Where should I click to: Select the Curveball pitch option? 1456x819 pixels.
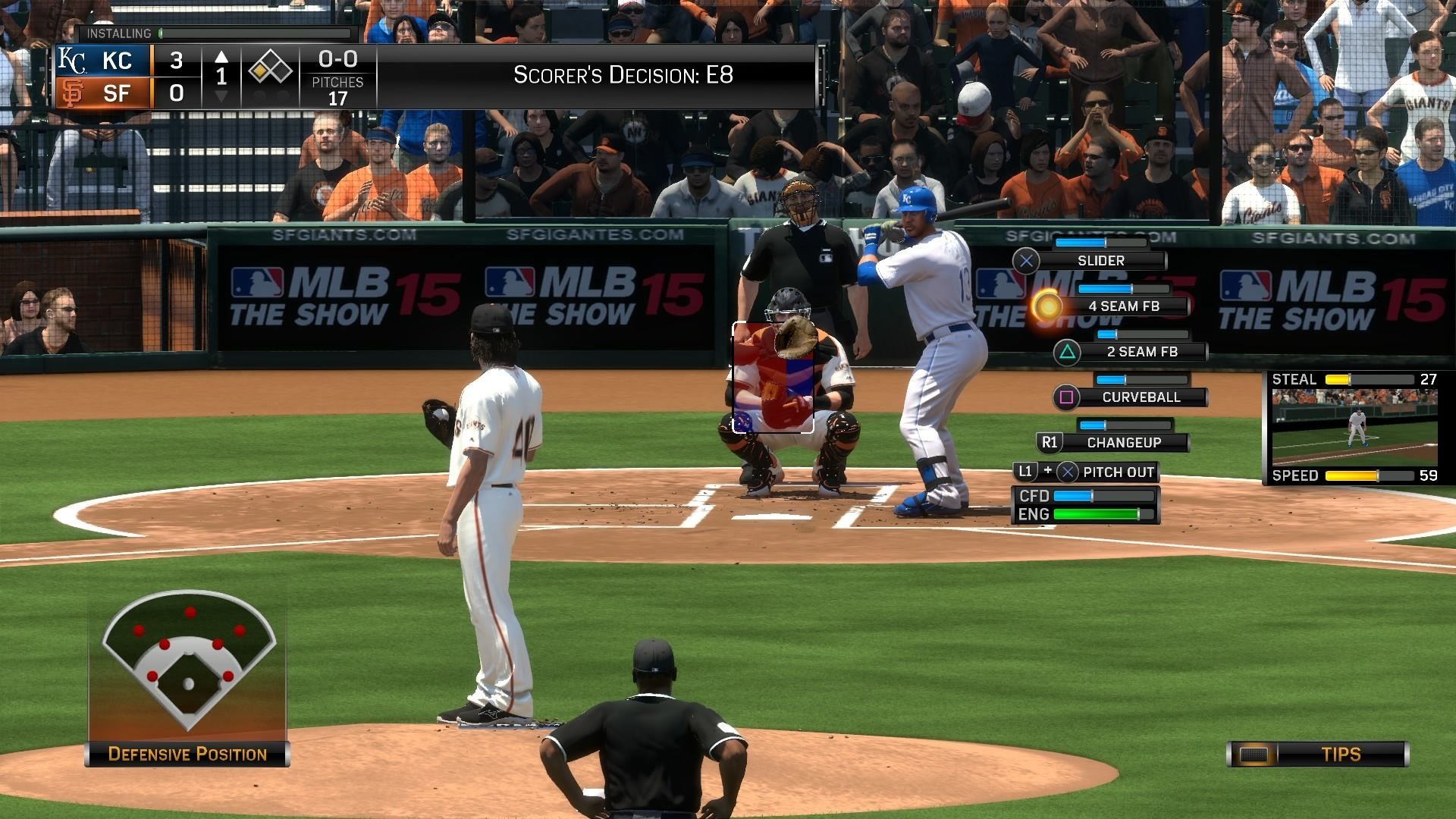click(x=1141, y=397)
